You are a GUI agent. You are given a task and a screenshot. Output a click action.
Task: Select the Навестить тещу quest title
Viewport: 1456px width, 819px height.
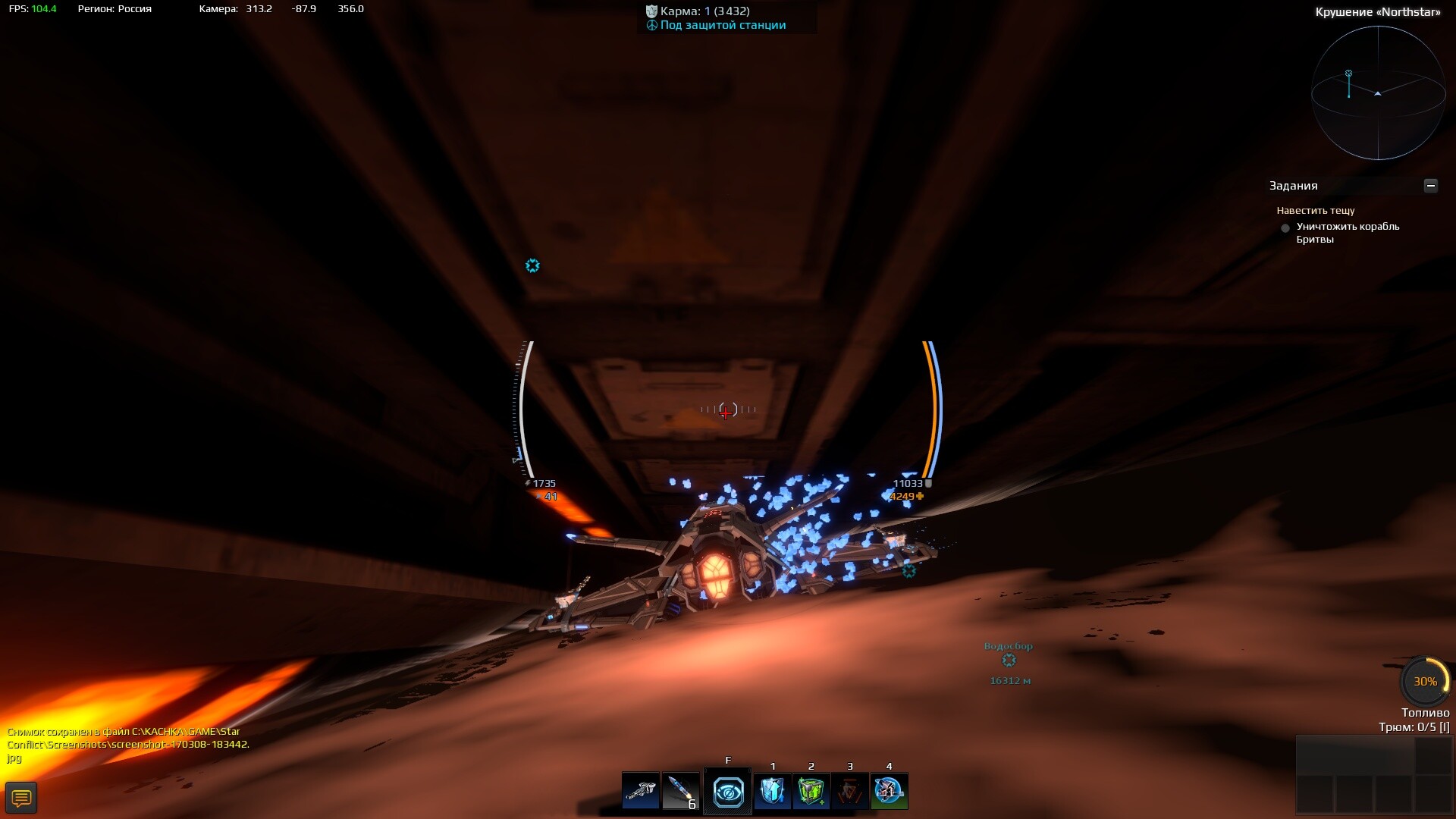pos(1315,211)
